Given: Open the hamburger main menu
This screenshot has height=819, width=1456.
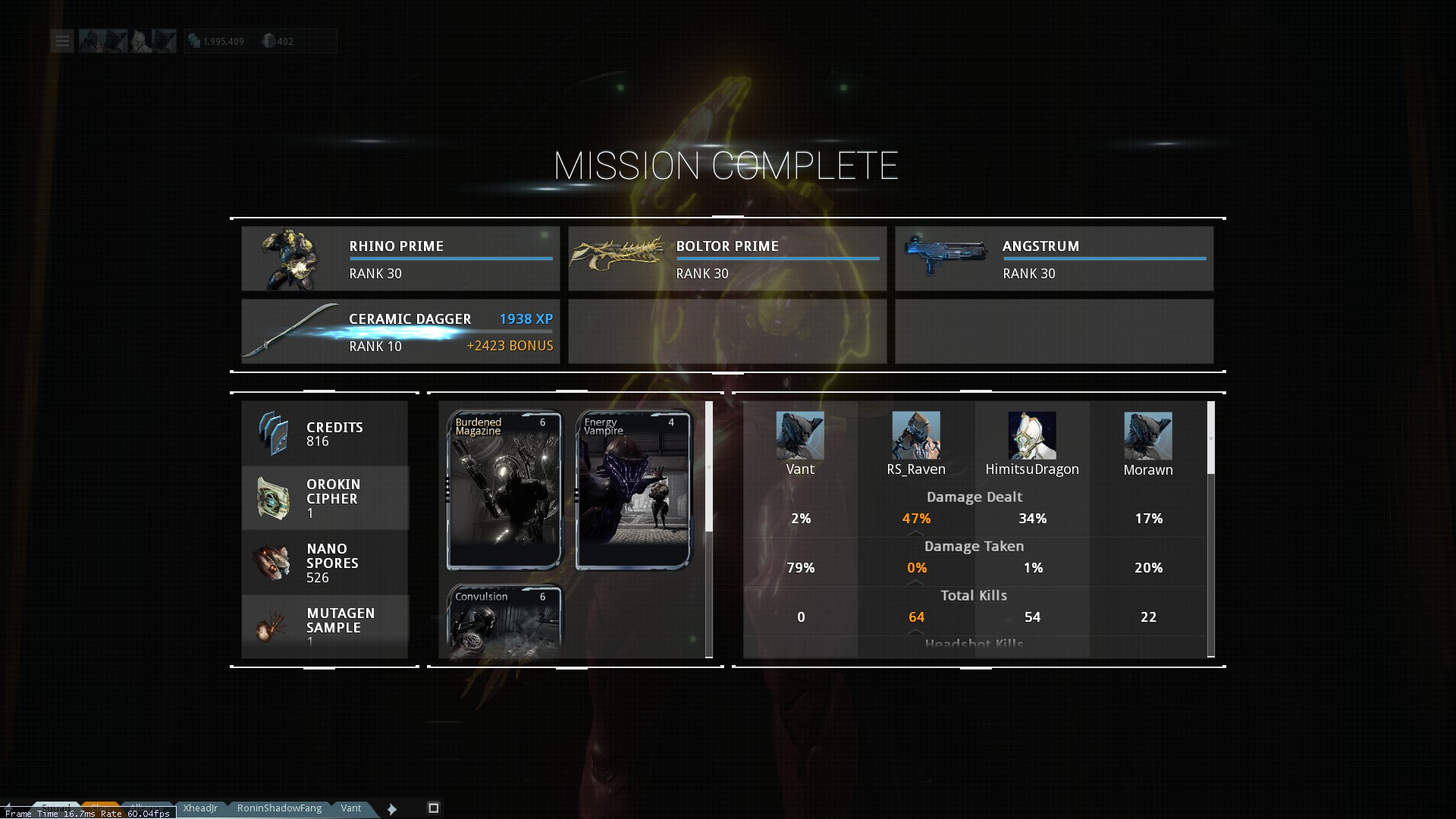Looking at the screenshot, I should pos(62,41).
